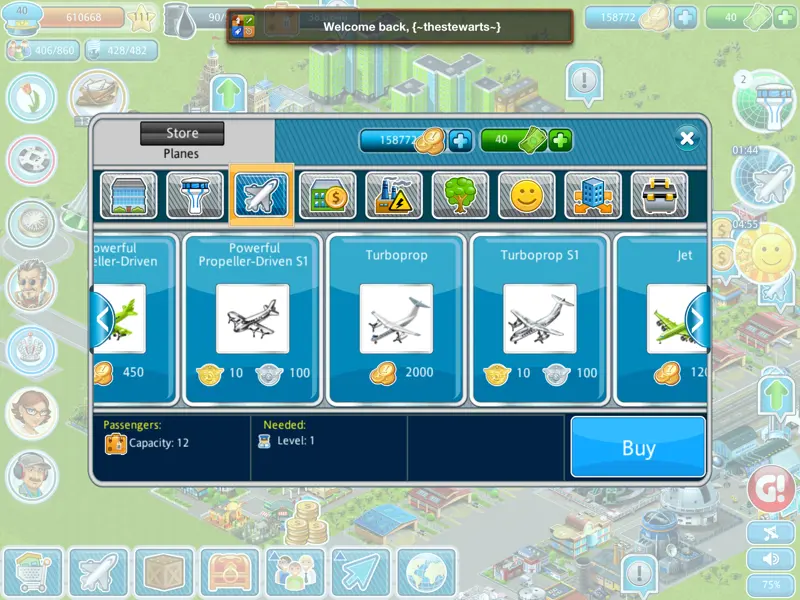Add green cash with the store plus button
The height and width of the screenshot is (600, 800).
coord(560,140)
